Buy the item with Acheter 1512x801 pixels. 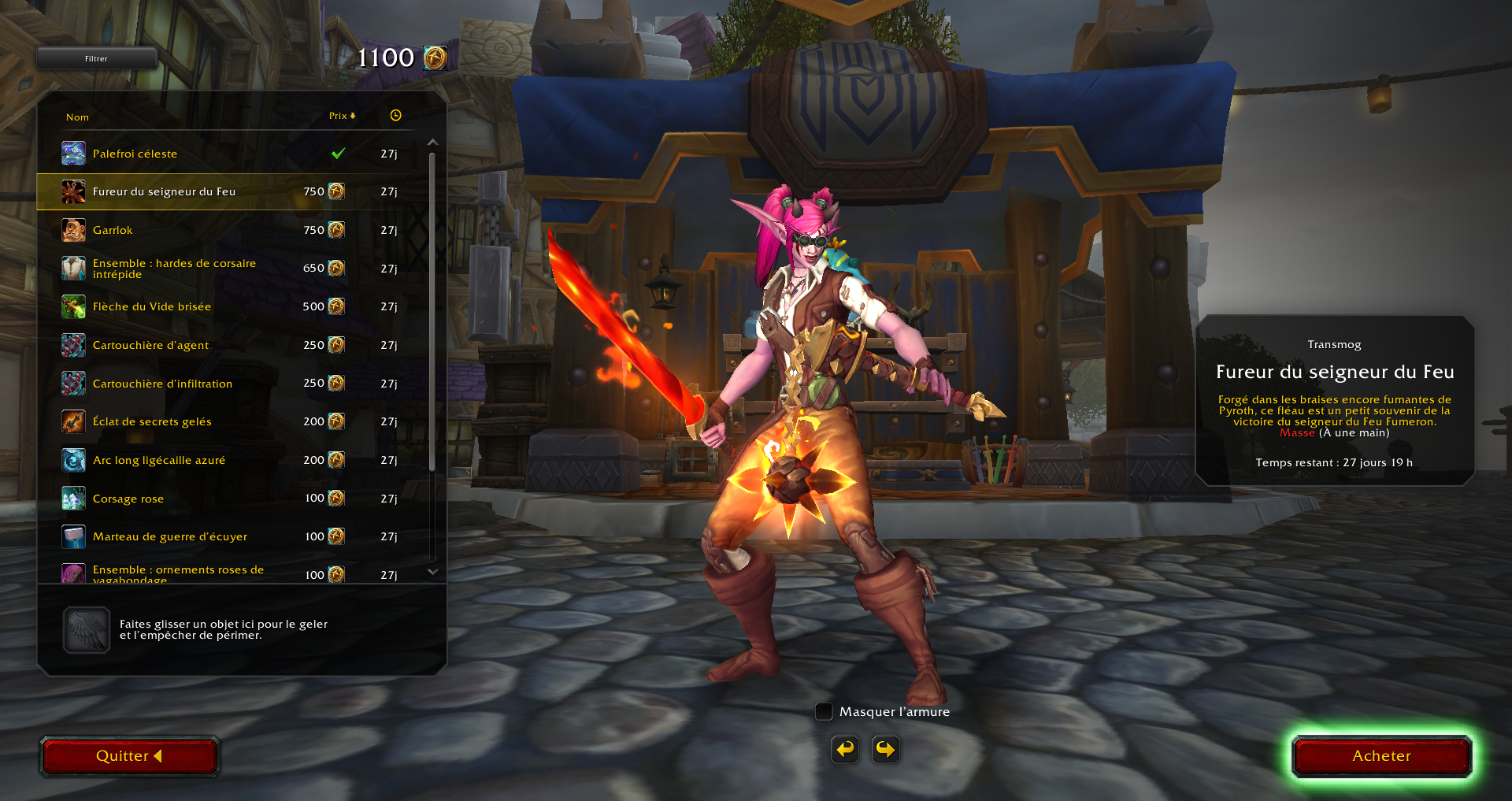click(1381, 756)
